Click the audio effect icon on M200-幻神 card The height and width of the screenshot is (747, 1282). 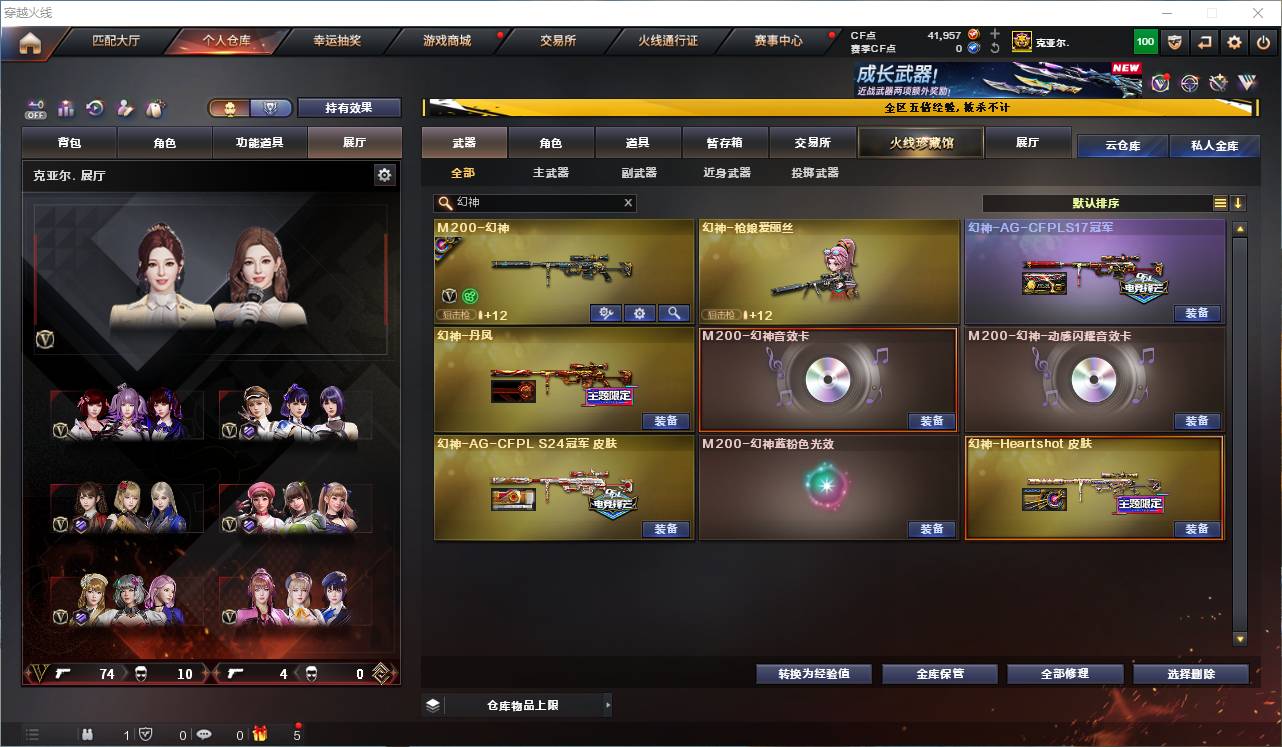tap(605, 313)
